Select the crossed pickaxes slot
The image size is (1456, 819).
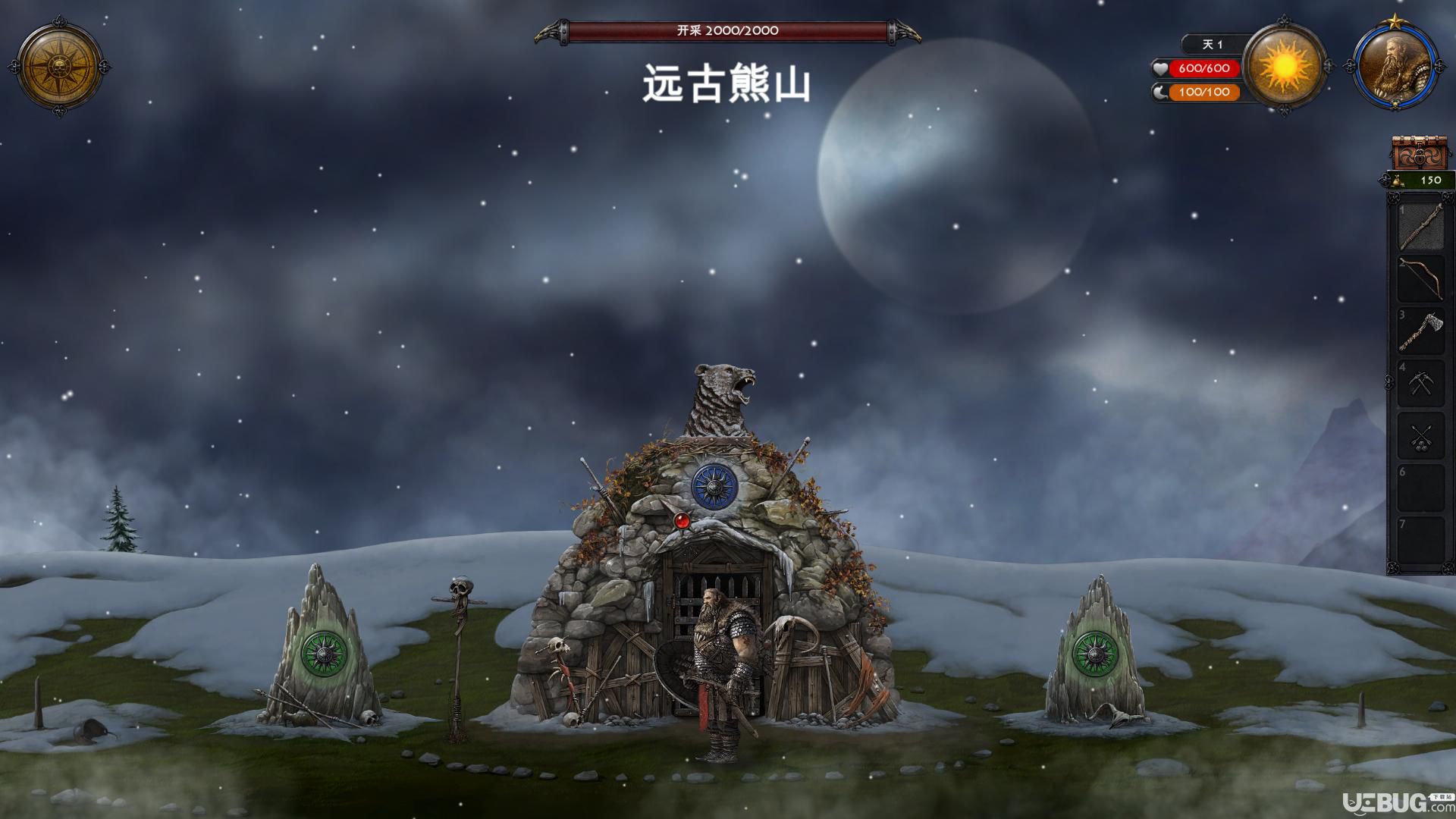[1420, 384]
